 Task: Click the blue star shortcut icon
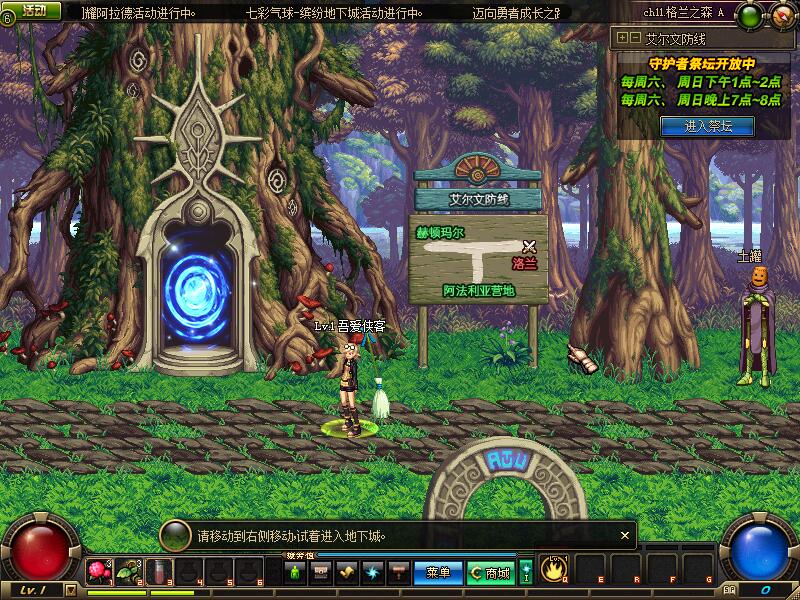pos(374,572)
